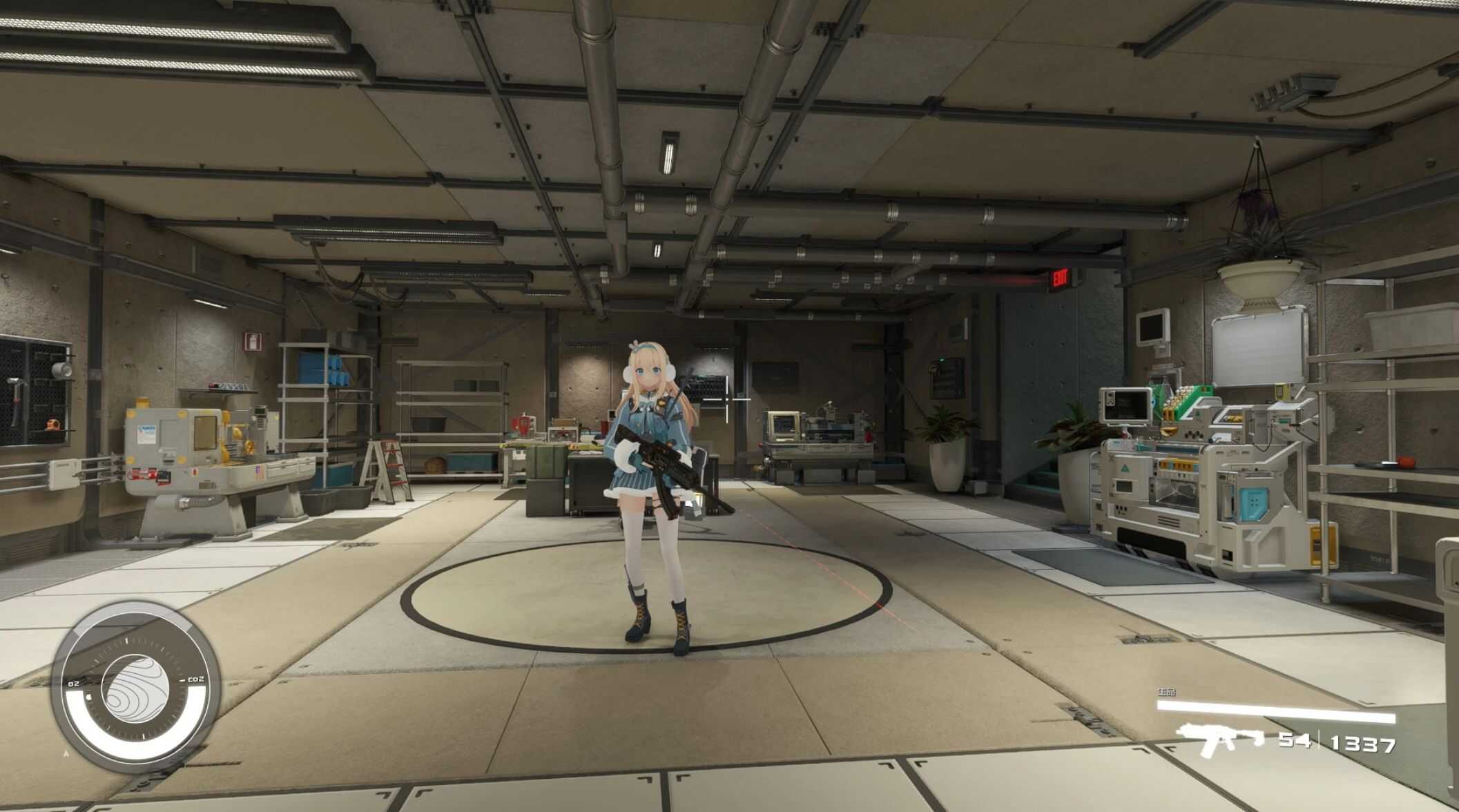Click the circular planet compass watch
Screen dimensions: 1459x812
135,683
